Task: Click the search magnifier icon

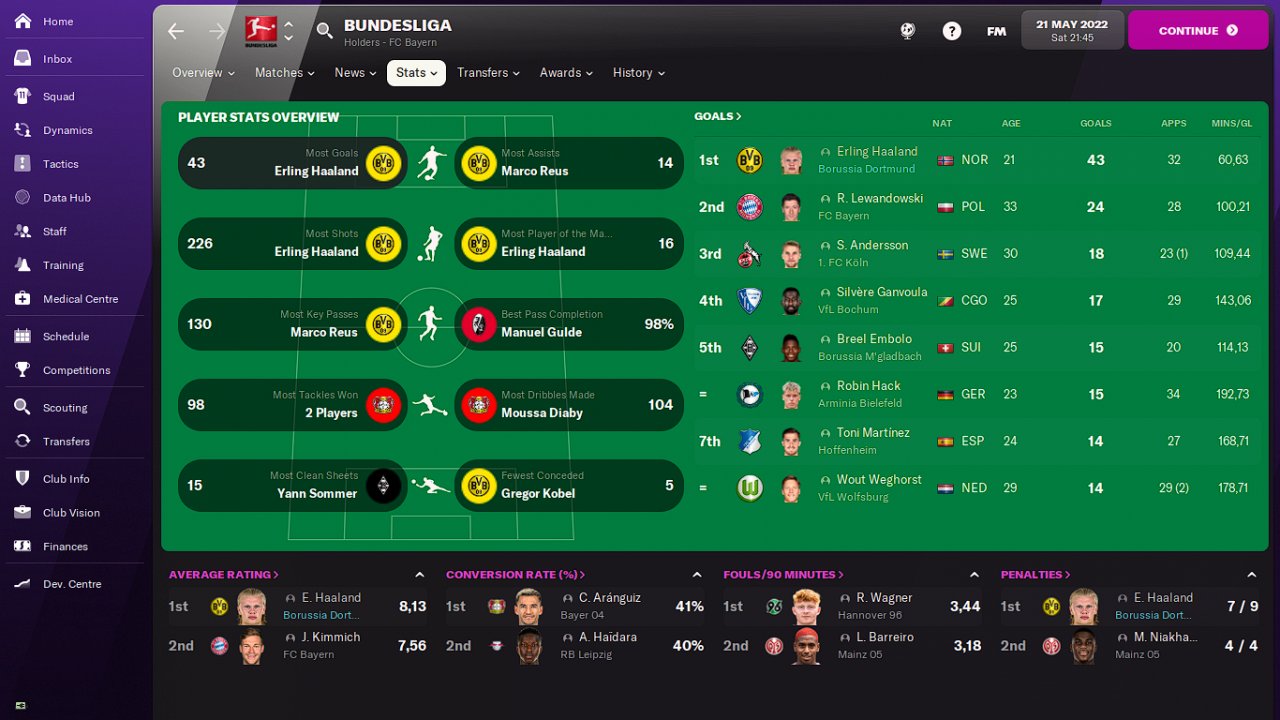Action: pyautogui.click(x=325, y=31)
